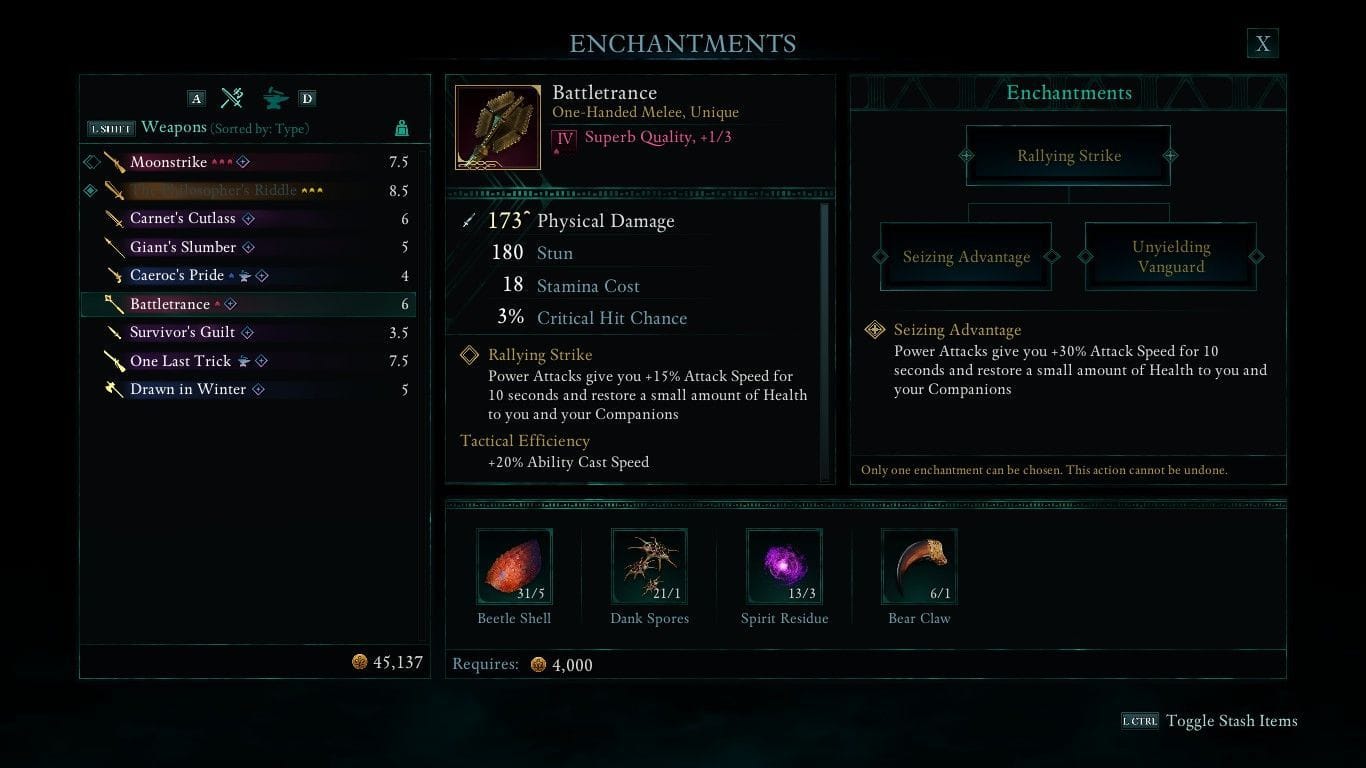This screenshot has width=1366, height=768.
Task: Click the physical damage sword stat icon
Action: click(467, 220)
